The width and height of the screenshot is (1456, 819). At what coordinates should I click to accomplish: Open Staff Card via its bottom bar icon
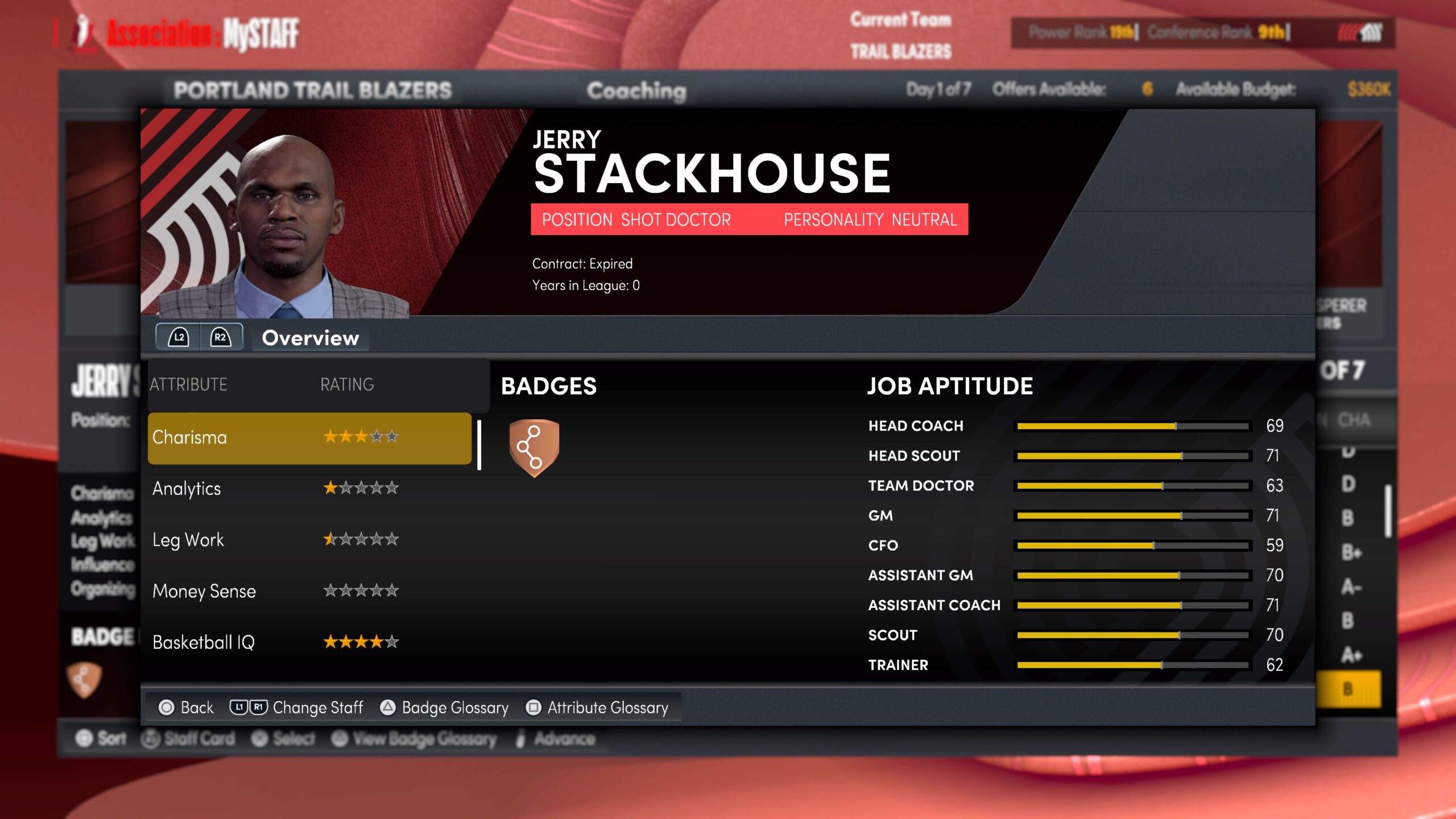click(x=150, y=738)
